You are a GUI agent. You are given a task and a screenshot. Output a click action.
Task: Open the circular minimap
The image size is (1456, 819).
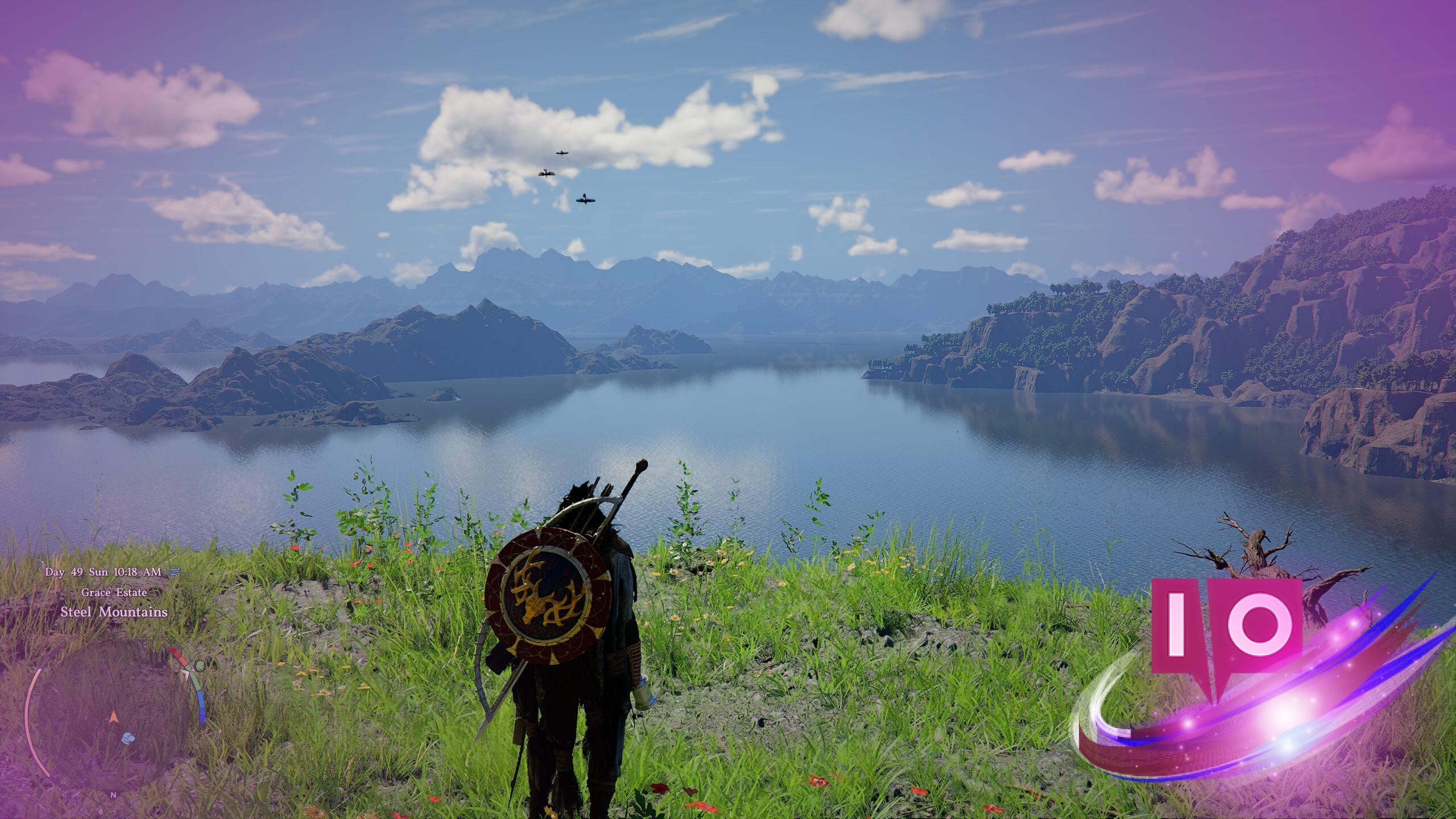tap(108, 712)
